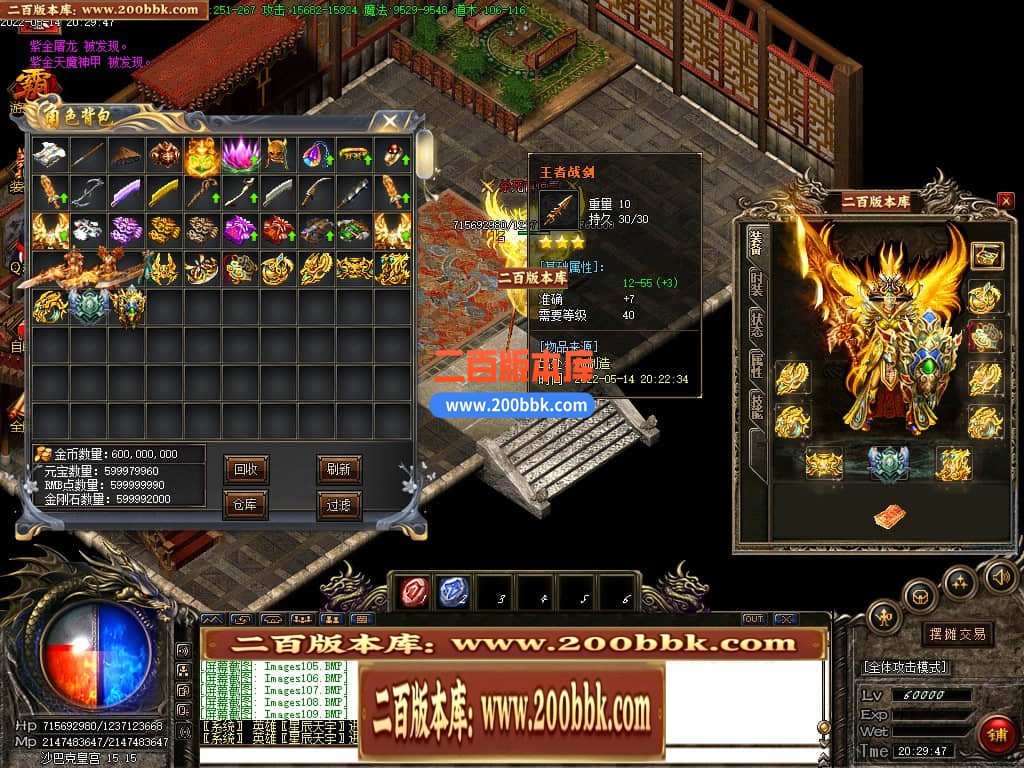The image size is (1024, 768).
Task: Use the red potion in hotbar slot 1
Action: tap(412, 592)
